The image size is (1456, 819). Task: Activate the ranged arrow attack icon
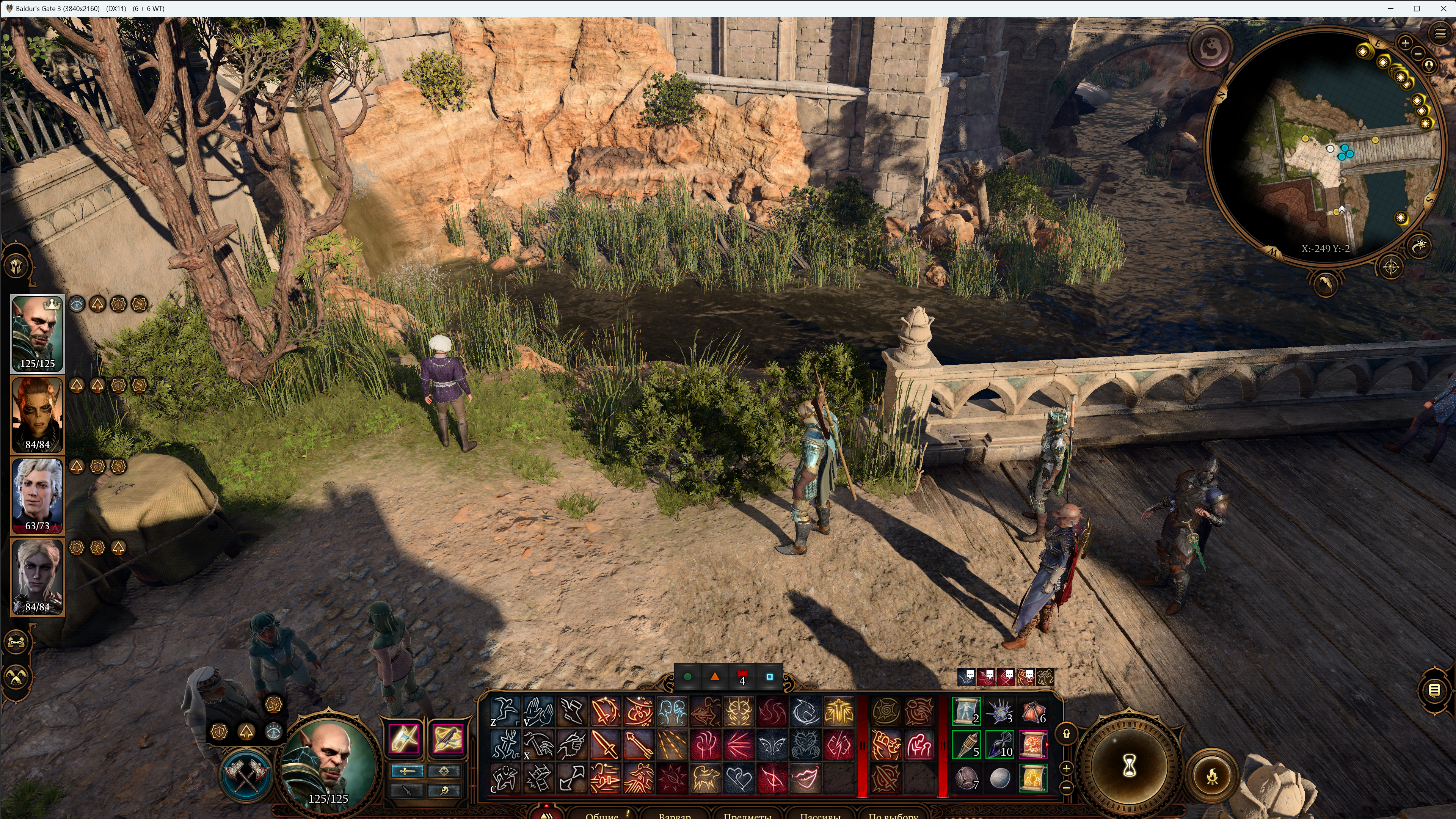click(638, 744)
